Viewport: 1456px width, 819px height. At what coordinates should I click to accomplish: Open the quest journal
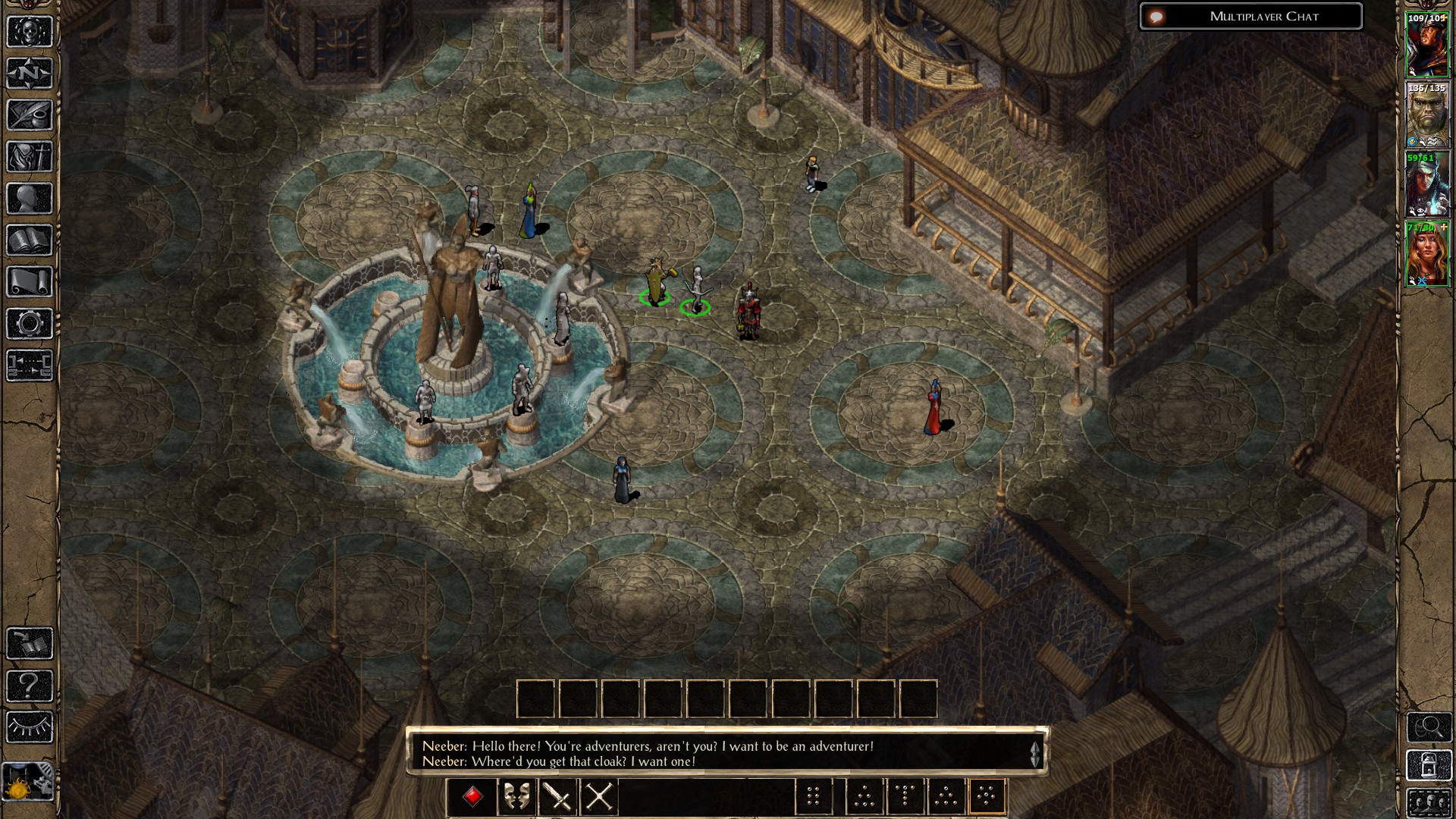(29, 114)
